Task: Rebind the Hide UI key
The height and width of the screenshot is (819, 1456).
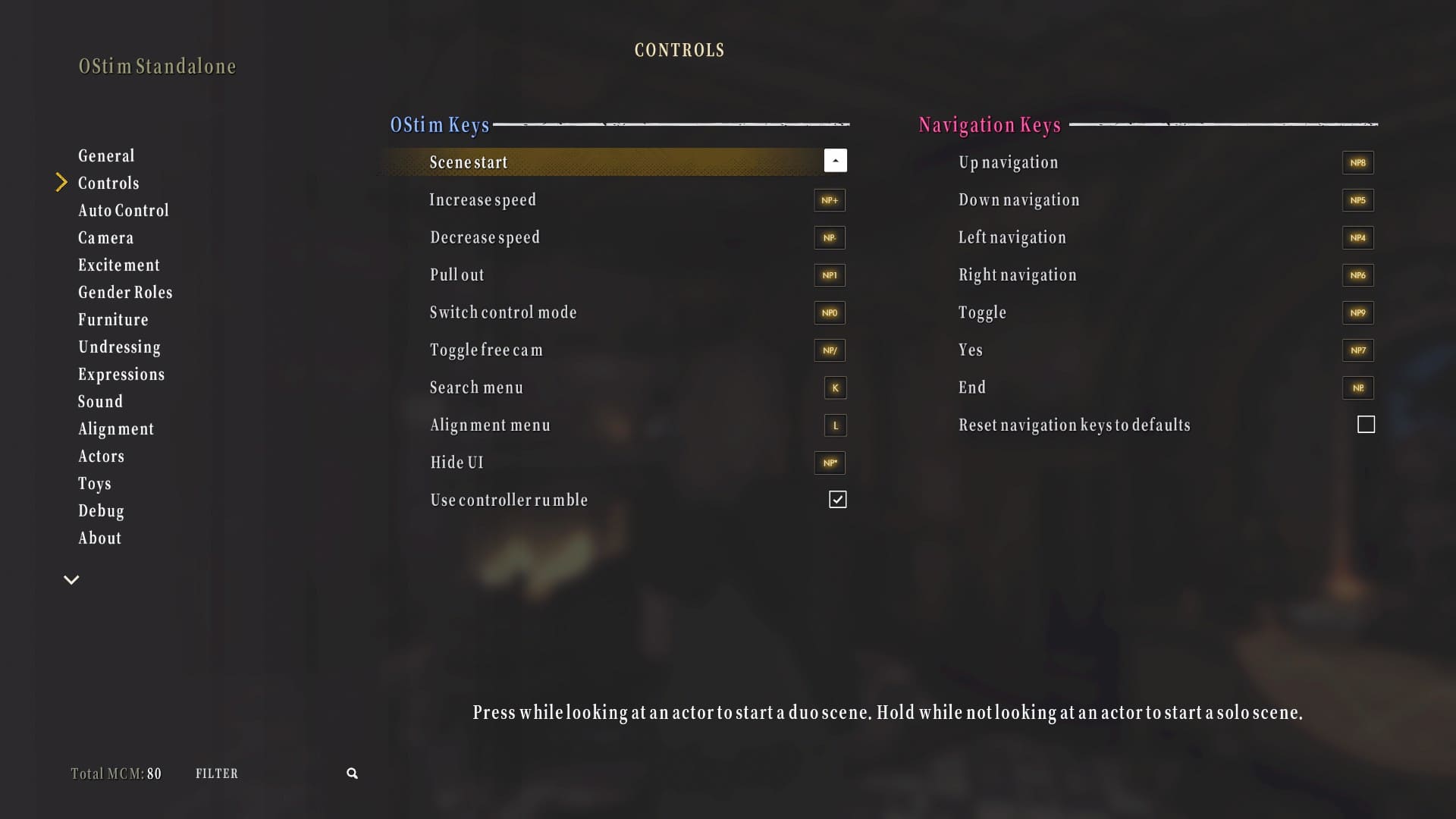Action: tap(829, 463)
